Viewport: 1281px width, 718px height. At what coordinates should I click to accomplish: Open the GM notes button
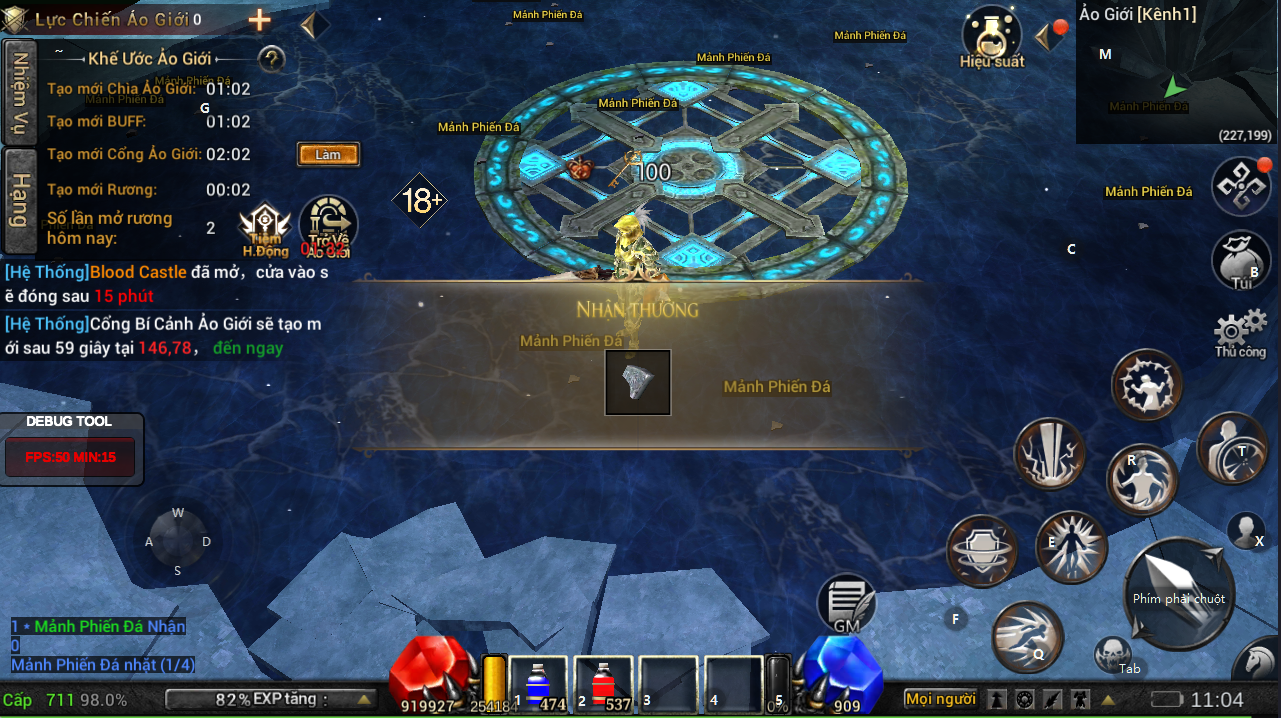847,604
